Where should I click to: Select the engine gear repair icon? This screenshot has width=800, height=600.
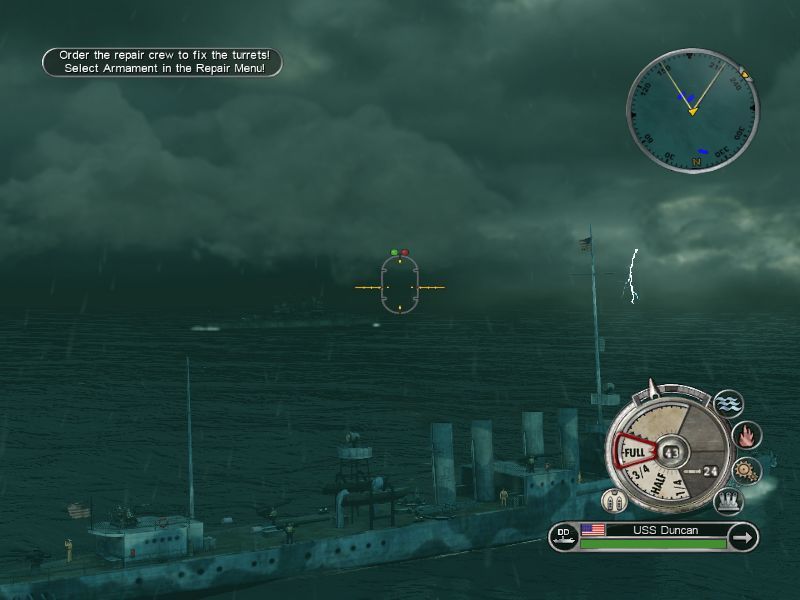[x=747, y=470]
